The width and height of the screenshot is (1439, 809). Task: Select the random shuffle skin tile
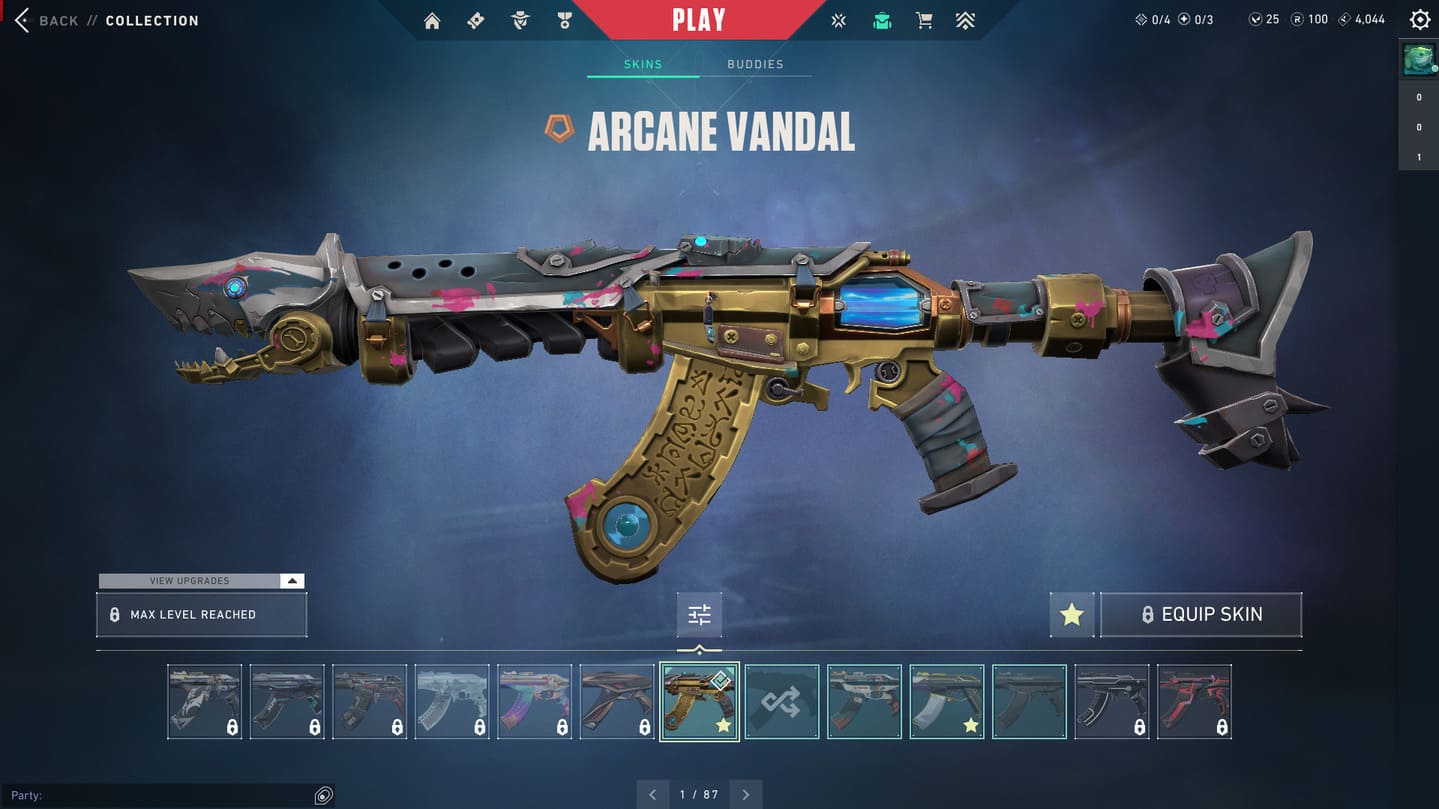[x=782, y=702]
